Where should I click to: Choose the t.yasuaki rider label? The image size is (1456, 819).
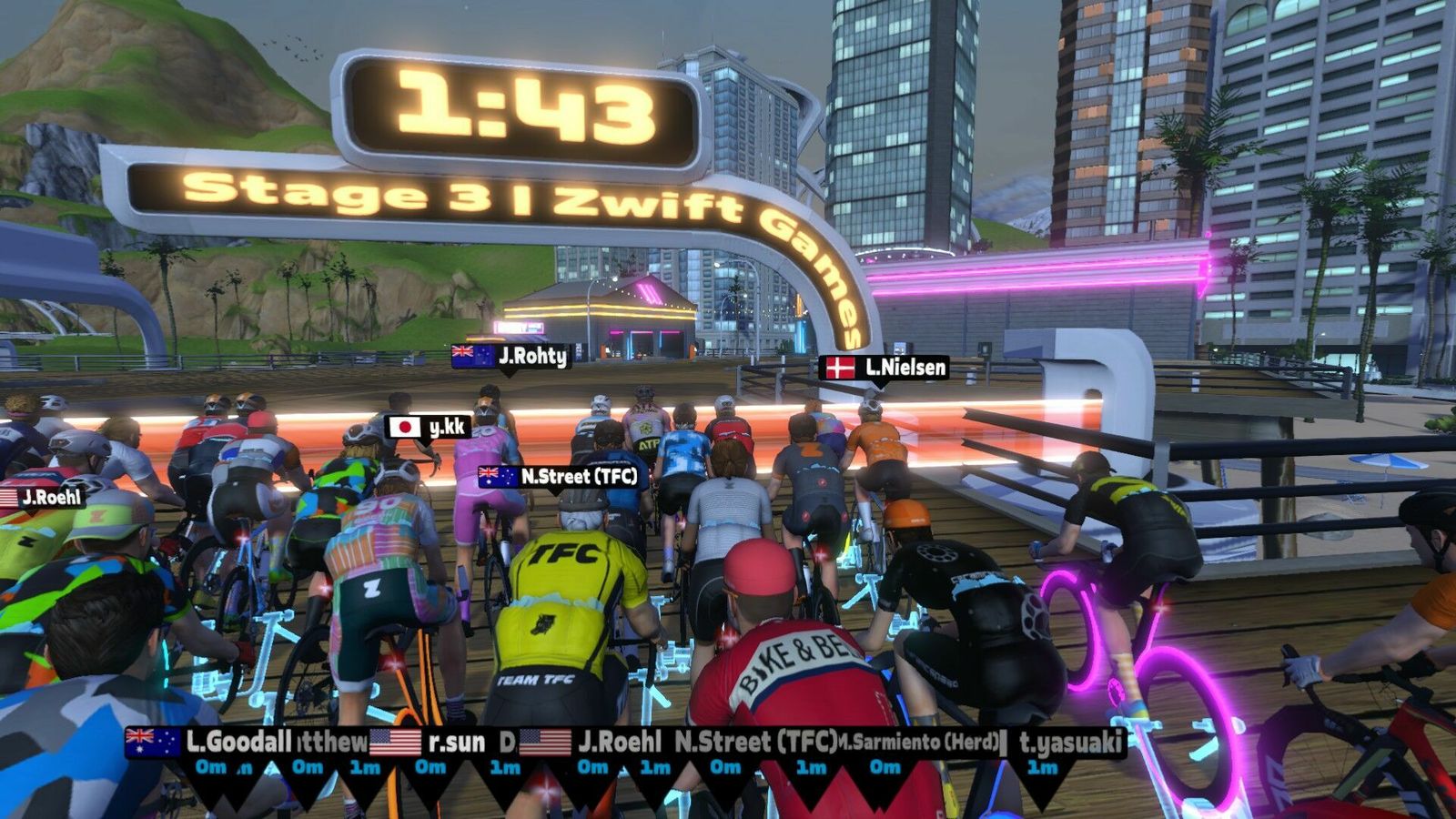pos(1068,743)
